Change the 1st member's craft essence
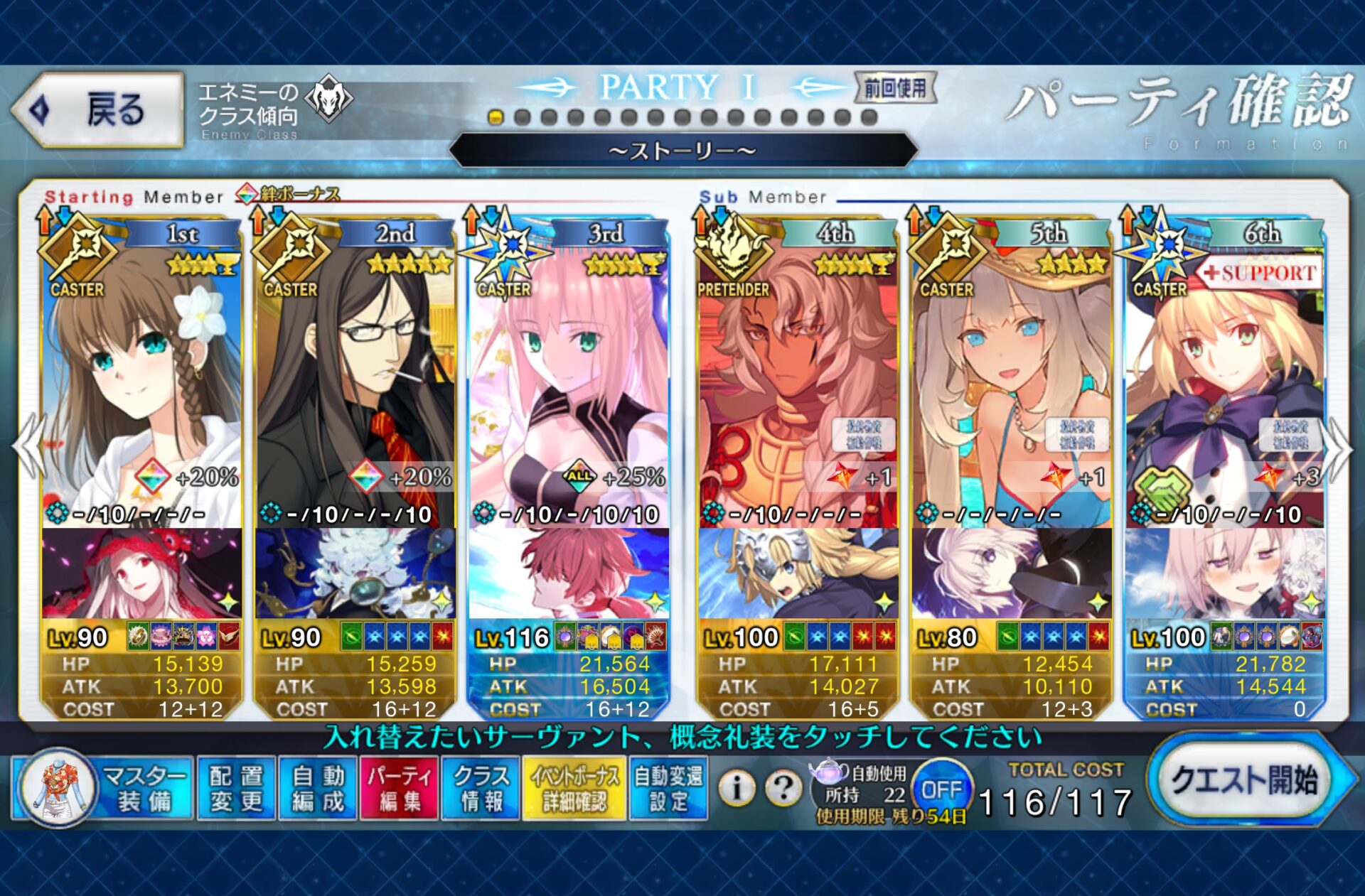1365x896 pixels. [141, 573]
